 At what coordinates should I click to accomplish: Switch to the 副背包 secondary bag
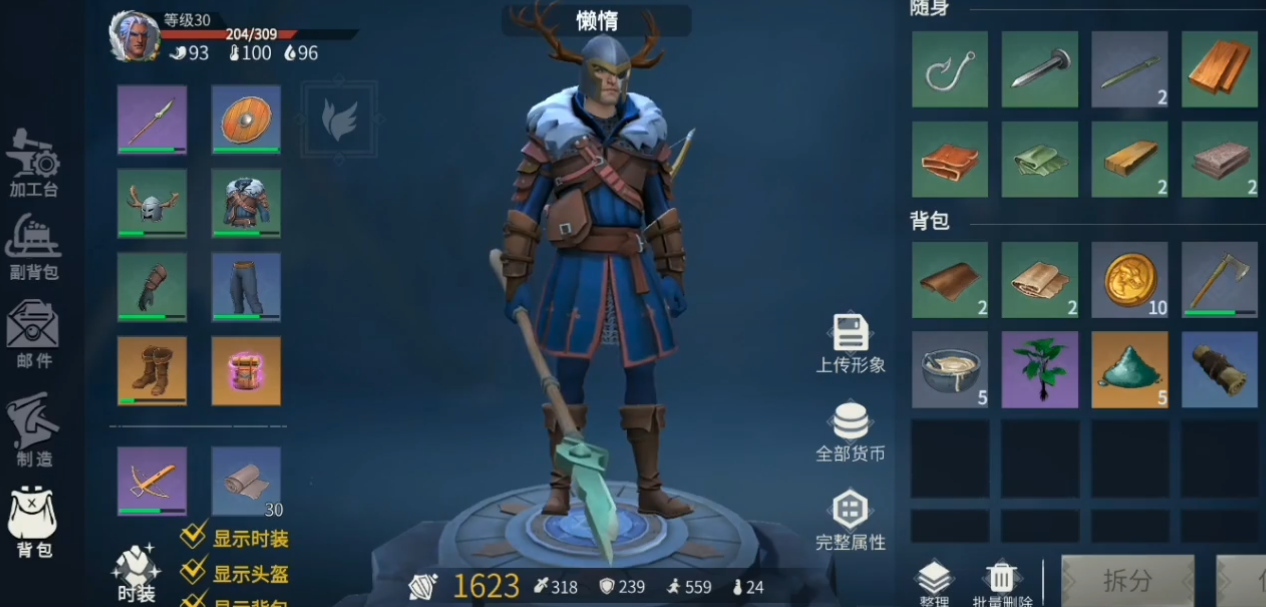[x=33, y=247]
